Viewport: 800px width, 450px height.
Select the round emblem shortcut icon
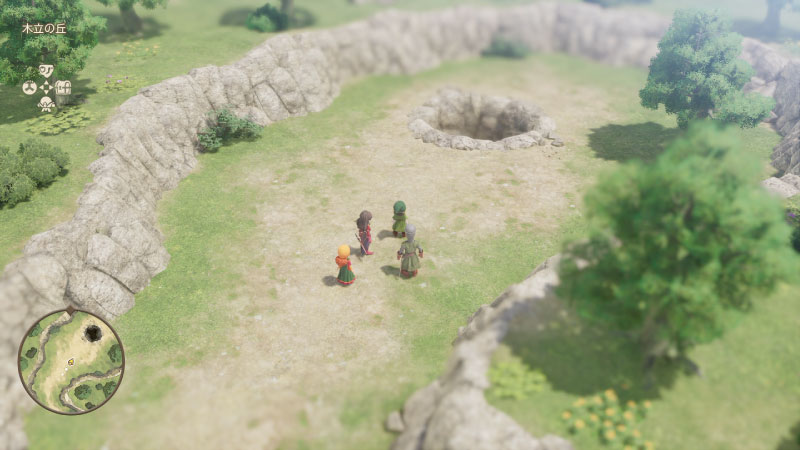pos(29,88)
